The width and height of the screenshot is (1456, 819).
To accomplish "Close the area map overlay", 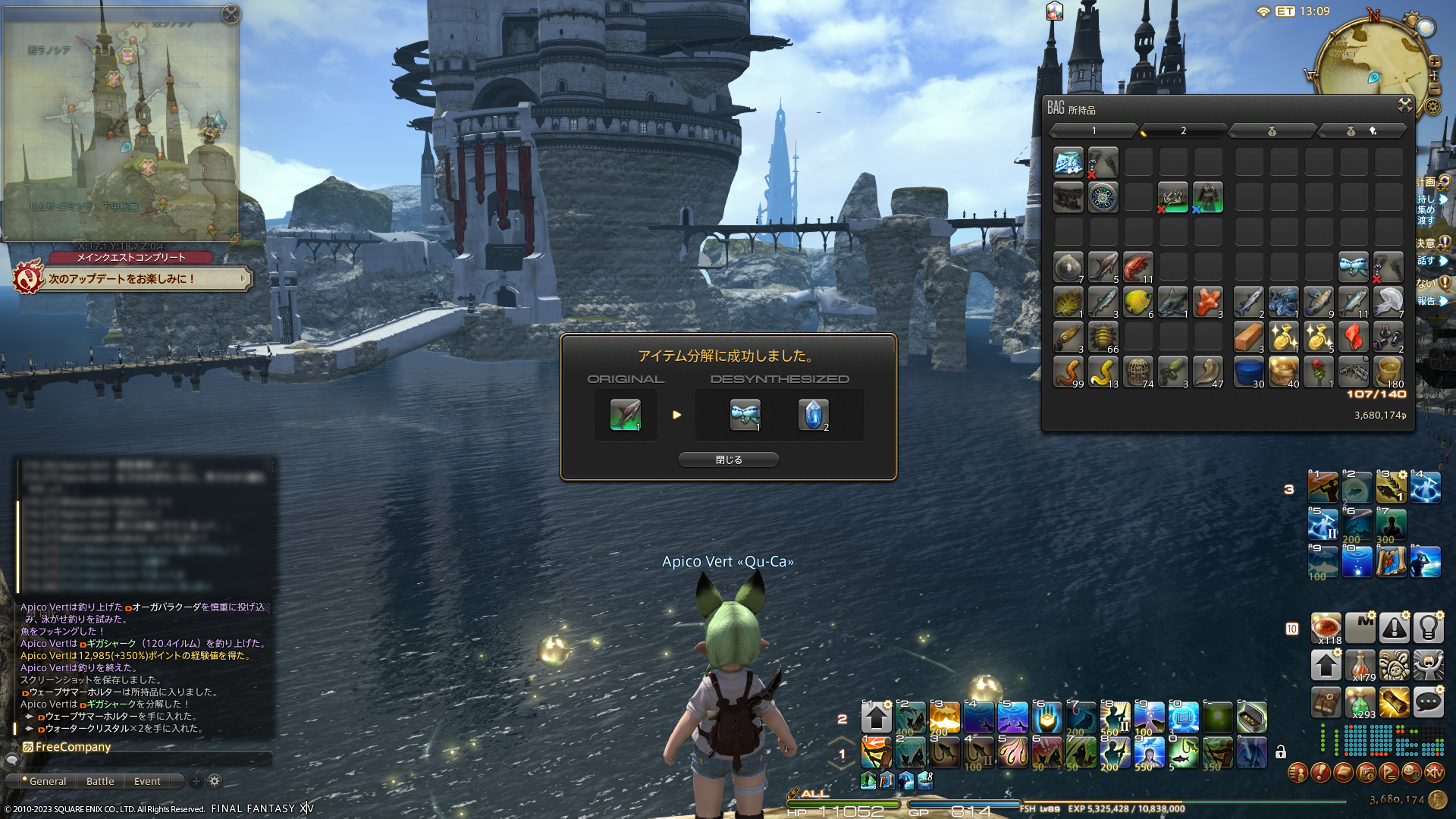I will click(x=231, y=14).
